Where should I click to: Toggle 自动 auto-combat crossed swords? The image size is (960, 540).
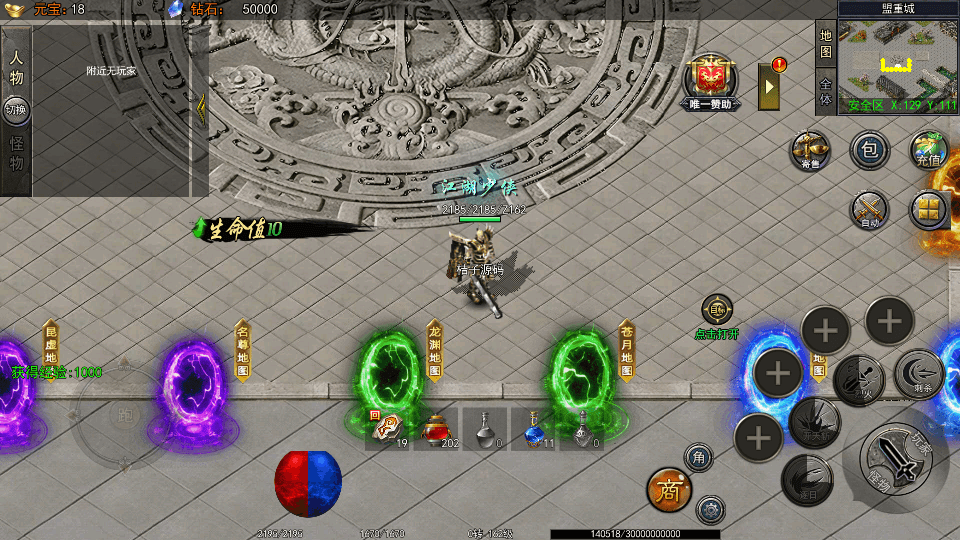pyautogui.click(x=869, y=210)
